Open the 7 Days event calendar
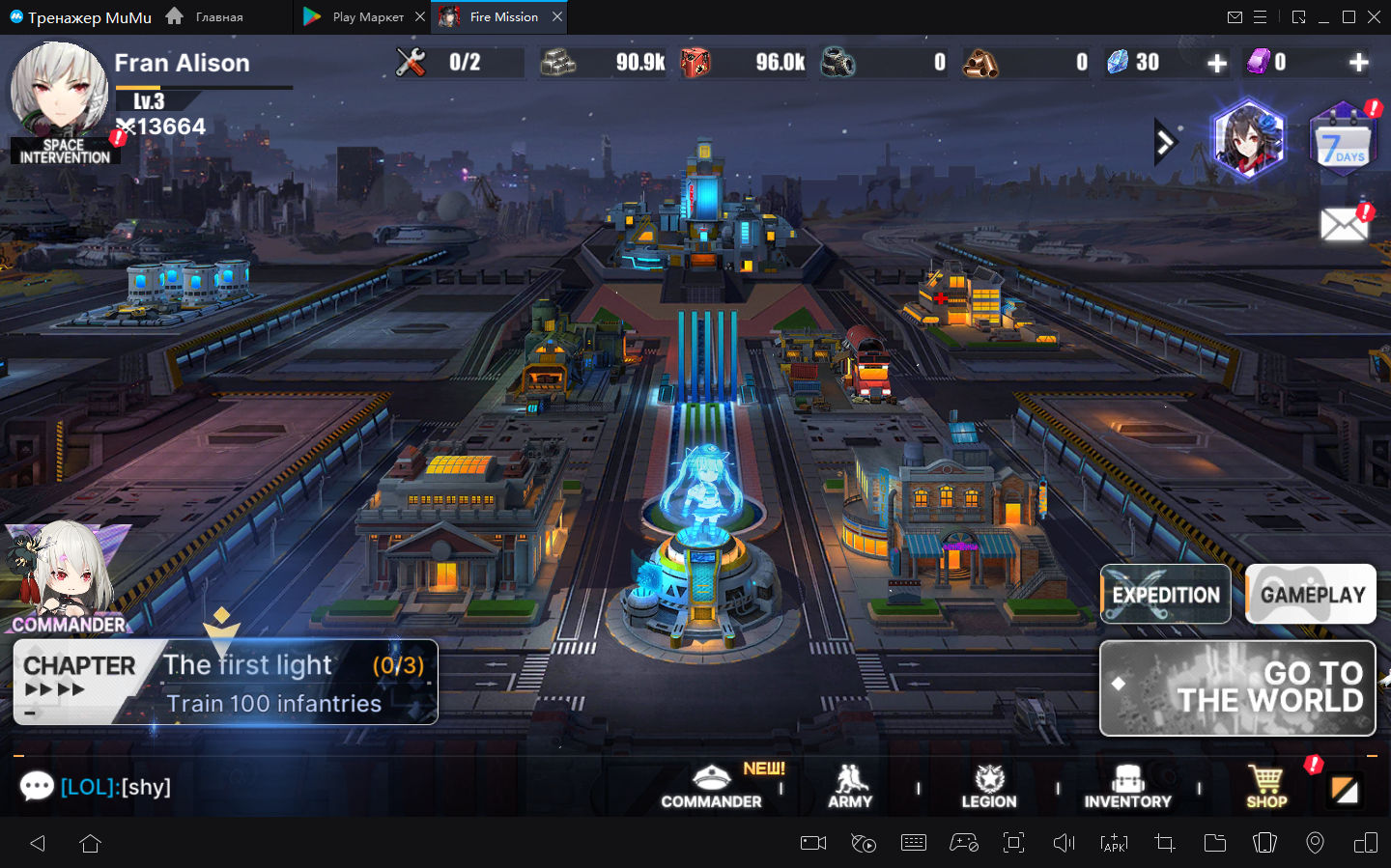 tap(1343, 142)
